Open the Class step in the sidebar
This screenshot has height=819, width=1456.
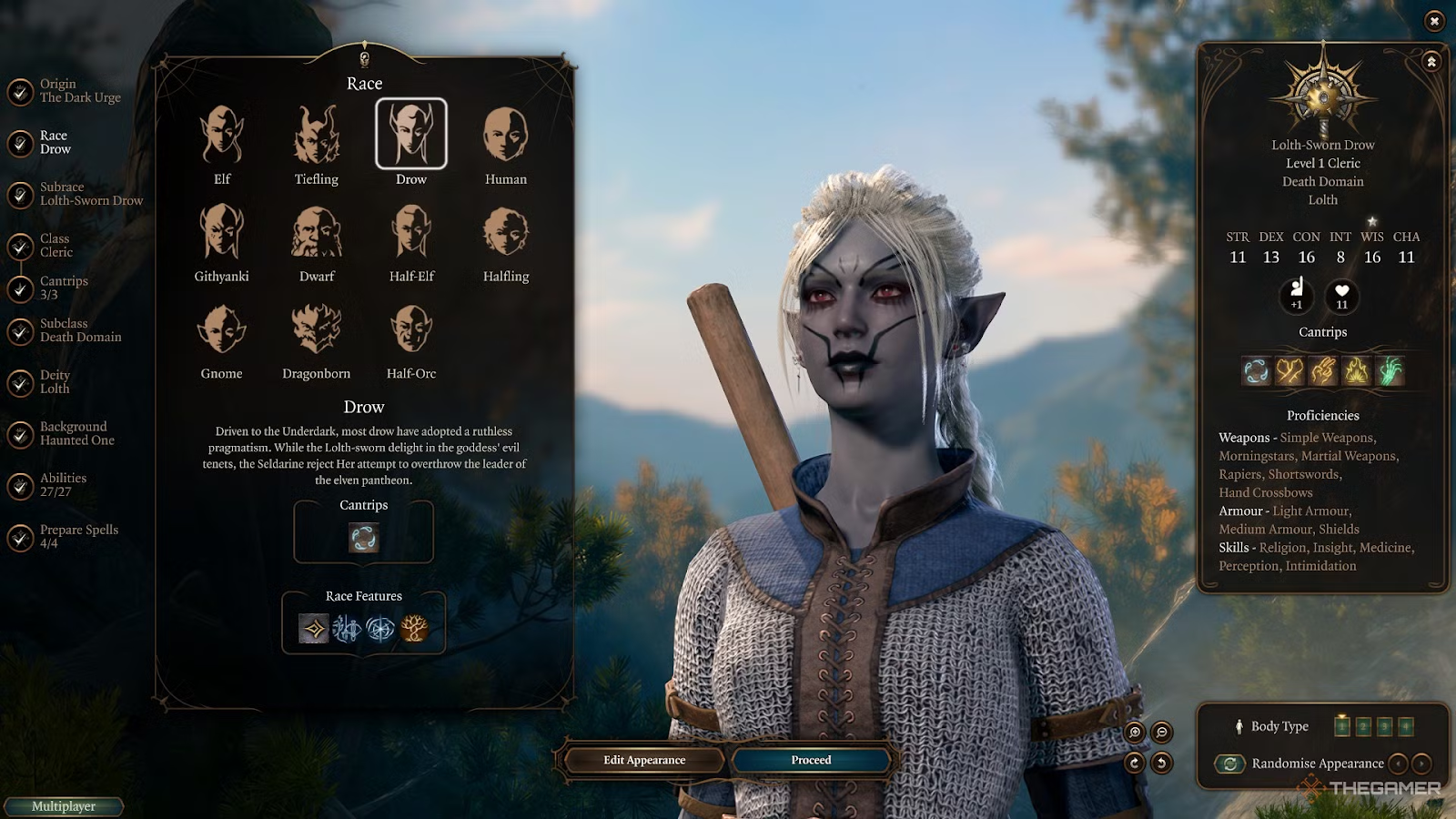pos(55,246)
